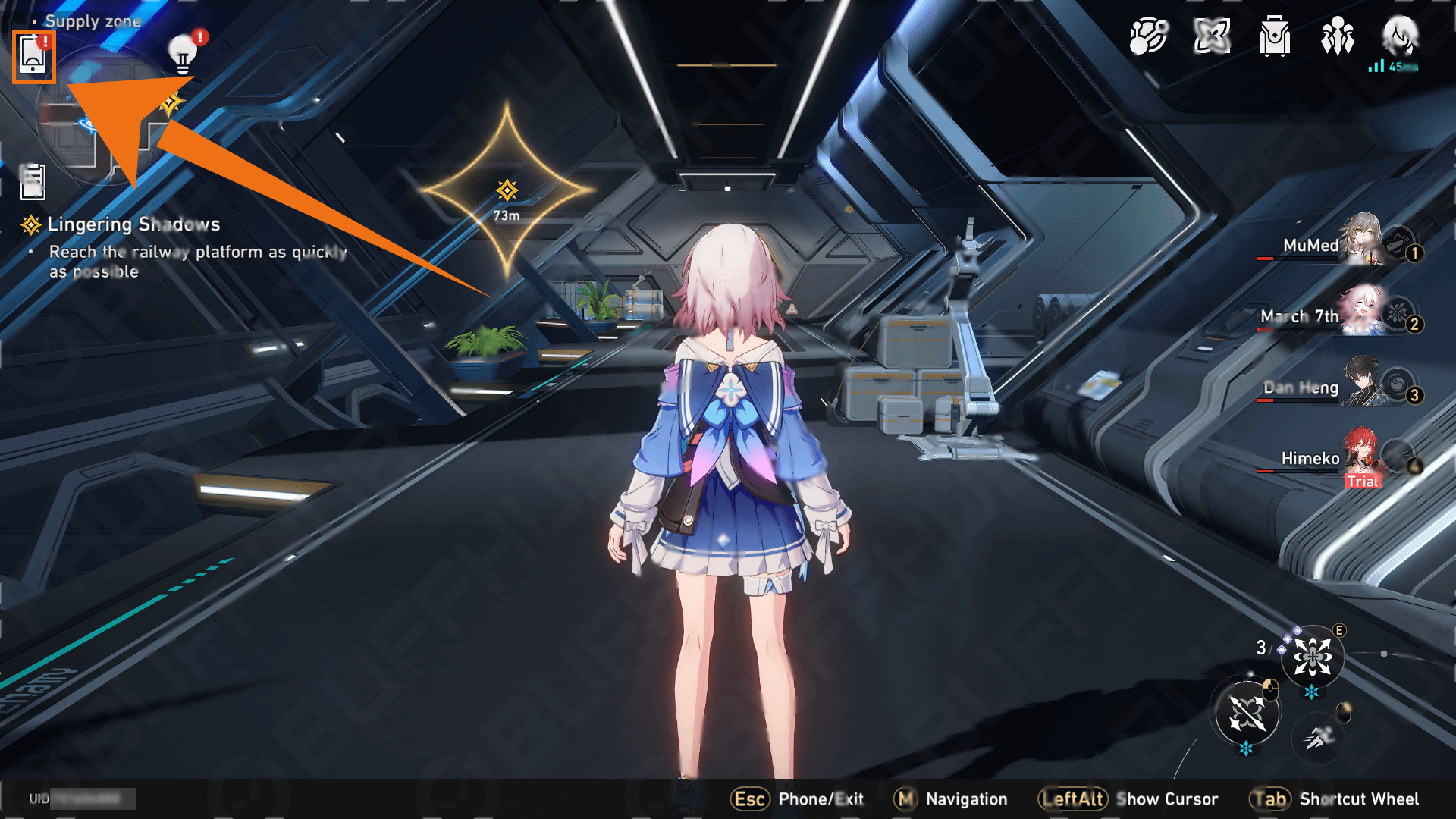The image size is (1456, 819).
Task: Toggle the sprint running icon
Action: tap(1319, 736)
